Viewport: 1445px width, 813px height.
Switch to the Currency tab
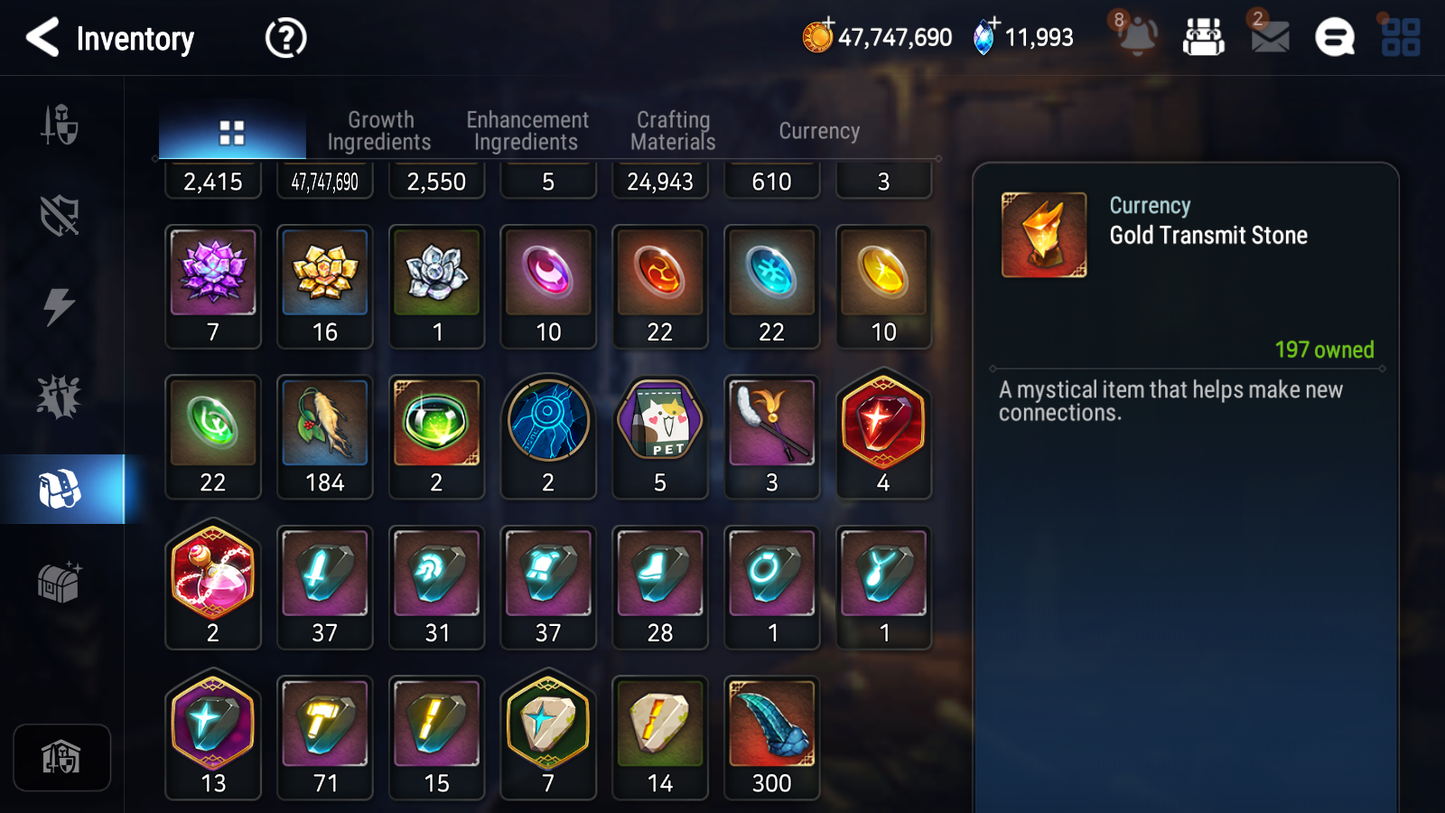tap(818, 130)
